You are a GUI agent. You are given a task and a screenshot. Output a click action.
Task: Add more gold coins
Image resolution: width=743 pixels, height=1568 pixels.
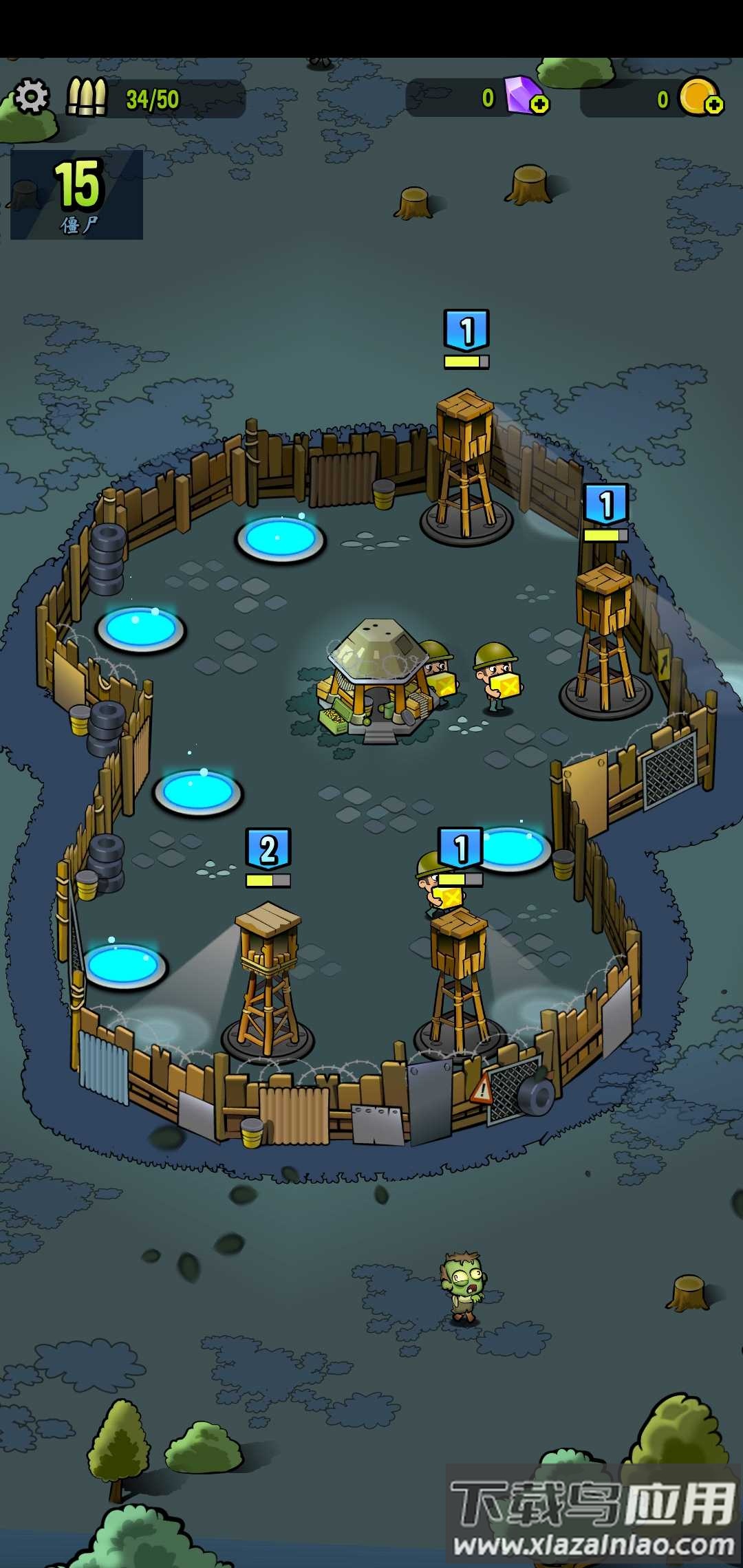click(x=714, y=105)
